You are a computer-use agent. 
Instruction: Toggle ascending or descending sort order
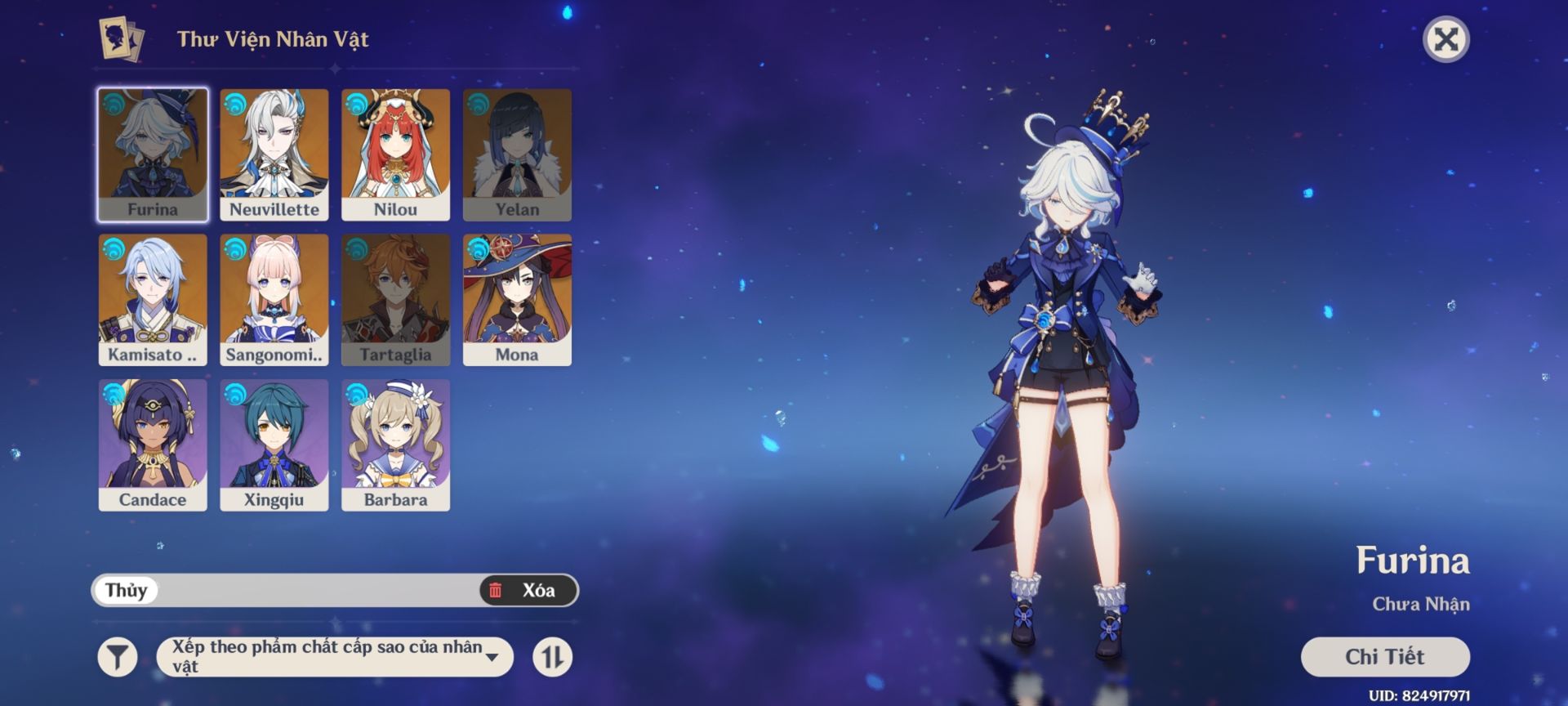553,657
